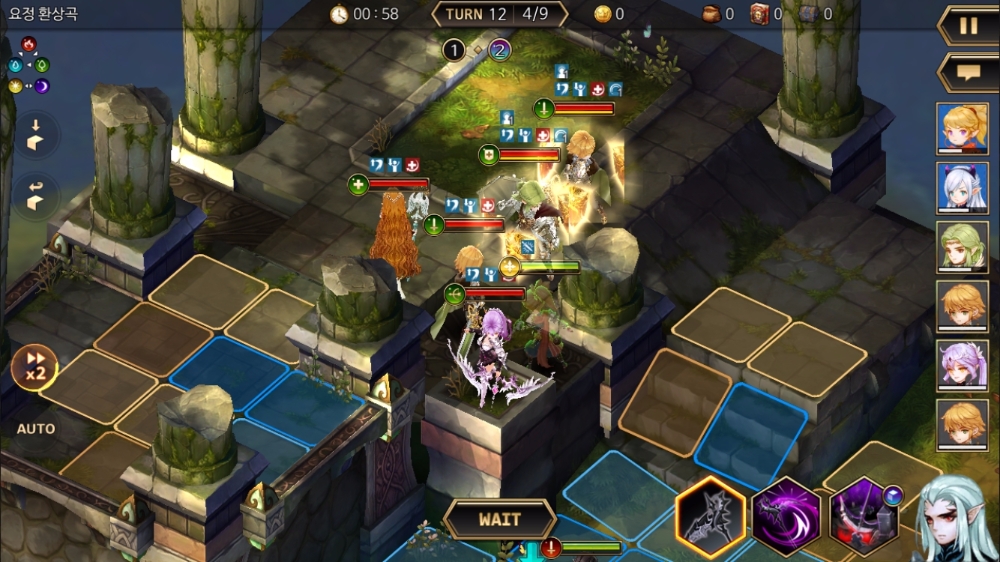Screen dimensions: 1000x562
Task: Activate the purple crescent slash skill
Action: click(x=786, y=517)
